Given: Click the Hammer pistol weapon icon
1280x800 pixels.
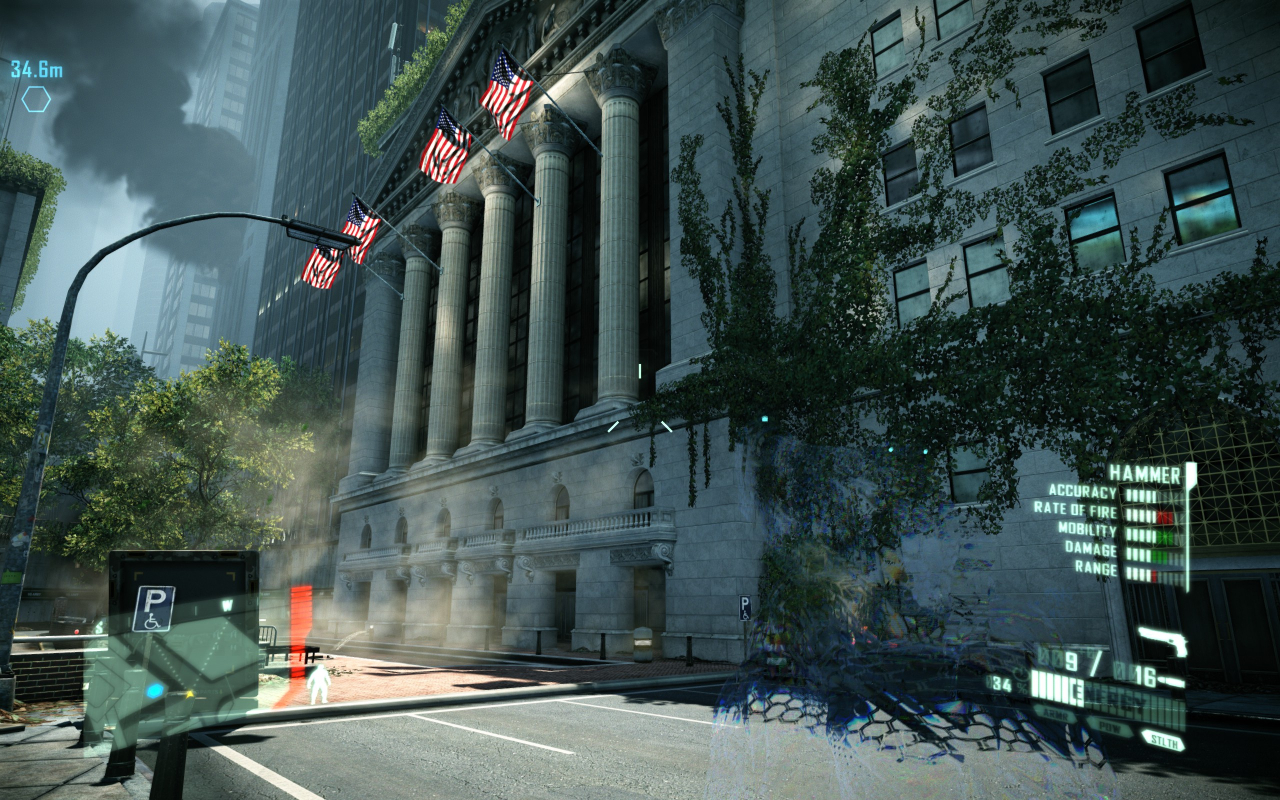Looking at the screenshot, I should point(1162,640).
